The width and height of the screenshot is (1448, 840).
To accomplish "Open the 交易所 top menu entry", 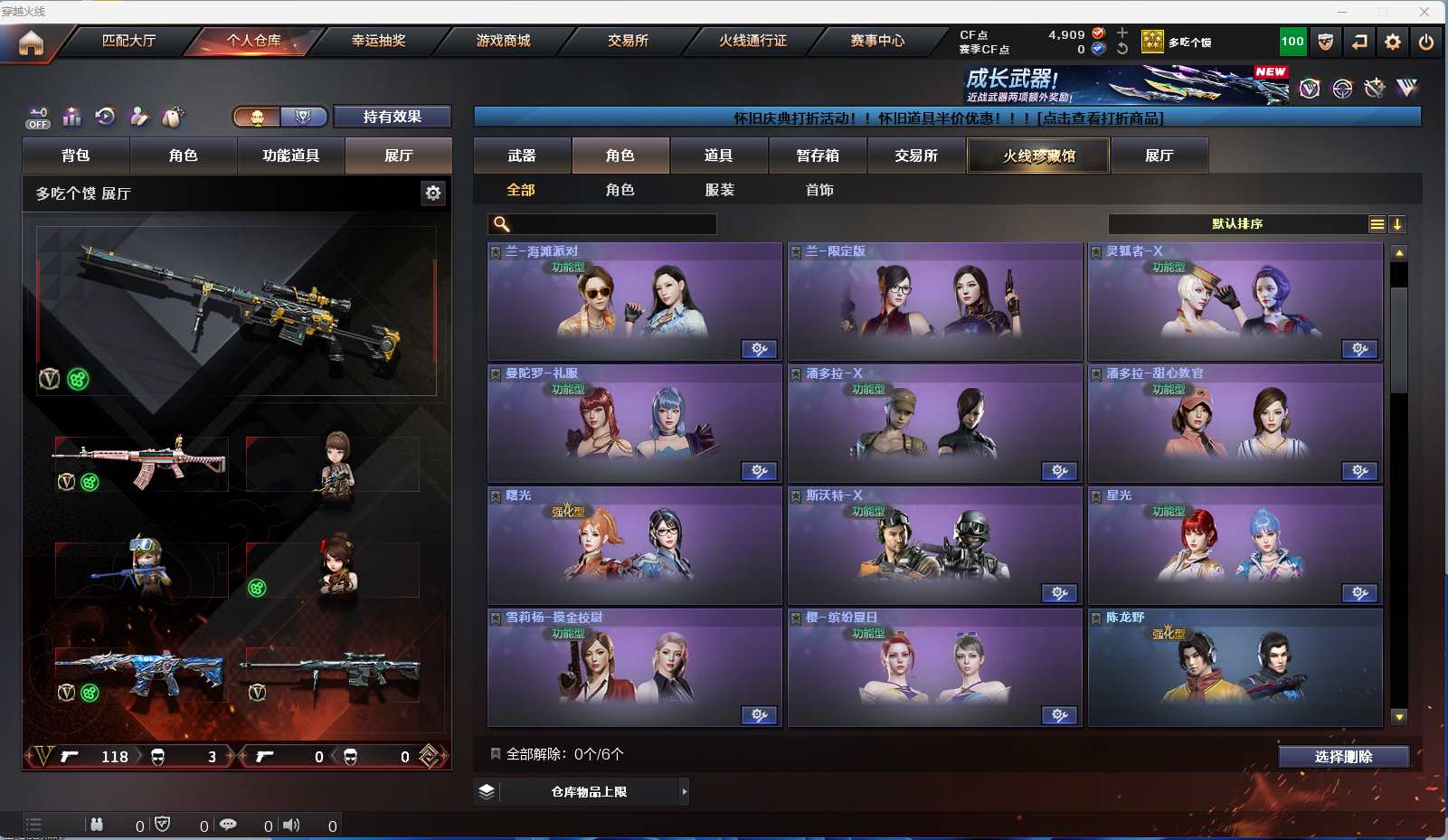I will pyautogui.click(x=628, y=41).
